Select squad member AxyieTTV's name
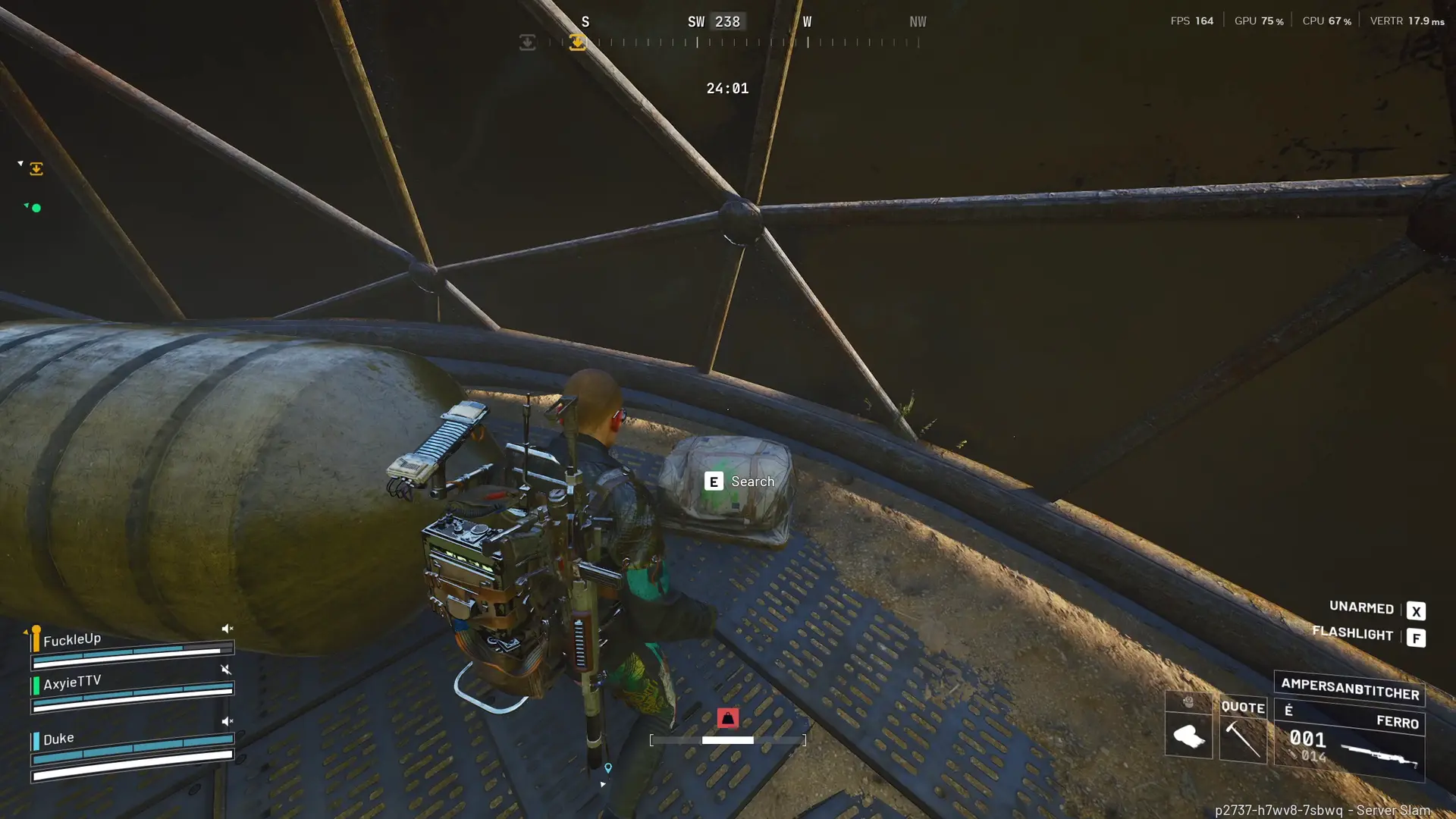 point(72,682)
